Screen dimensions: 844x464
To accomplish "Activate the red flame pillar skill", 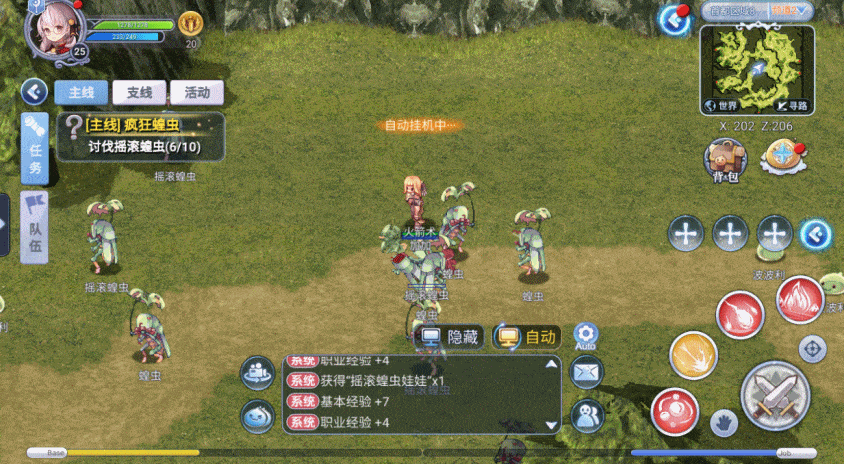I will tap(800, 297).
